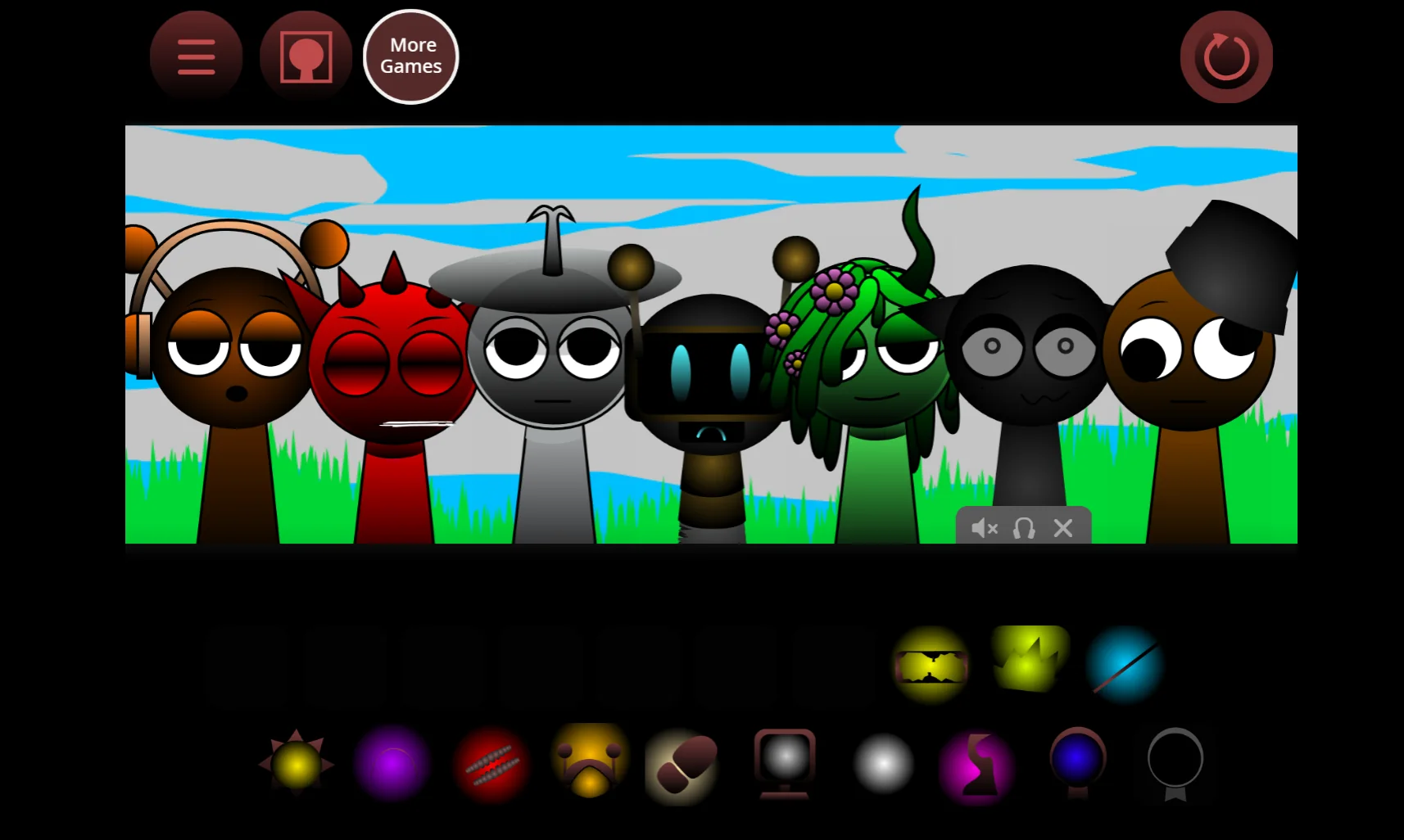Select the brown pills sound icon
This screenshot has width=1404, height=840.
pos(682,765)
